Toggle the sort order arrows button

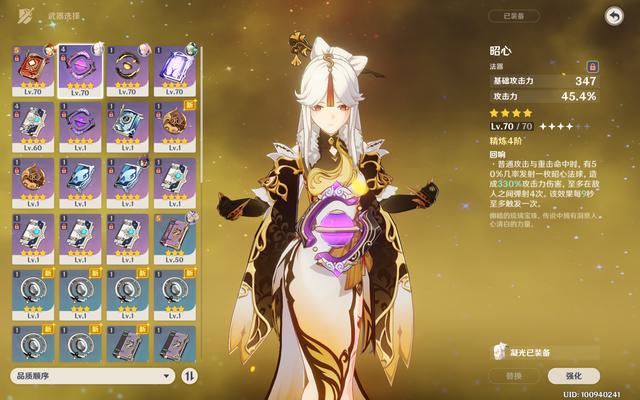pyautogui.click(x=190, y=375)
